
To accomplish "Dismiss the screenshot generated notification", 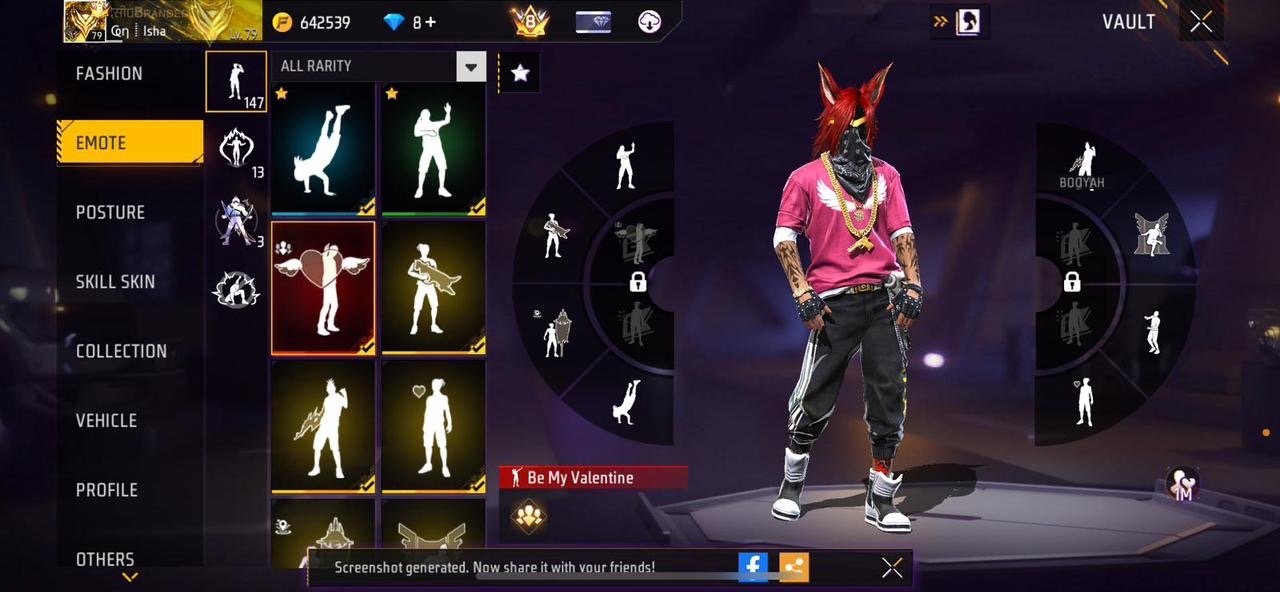I will coord(892,568).
